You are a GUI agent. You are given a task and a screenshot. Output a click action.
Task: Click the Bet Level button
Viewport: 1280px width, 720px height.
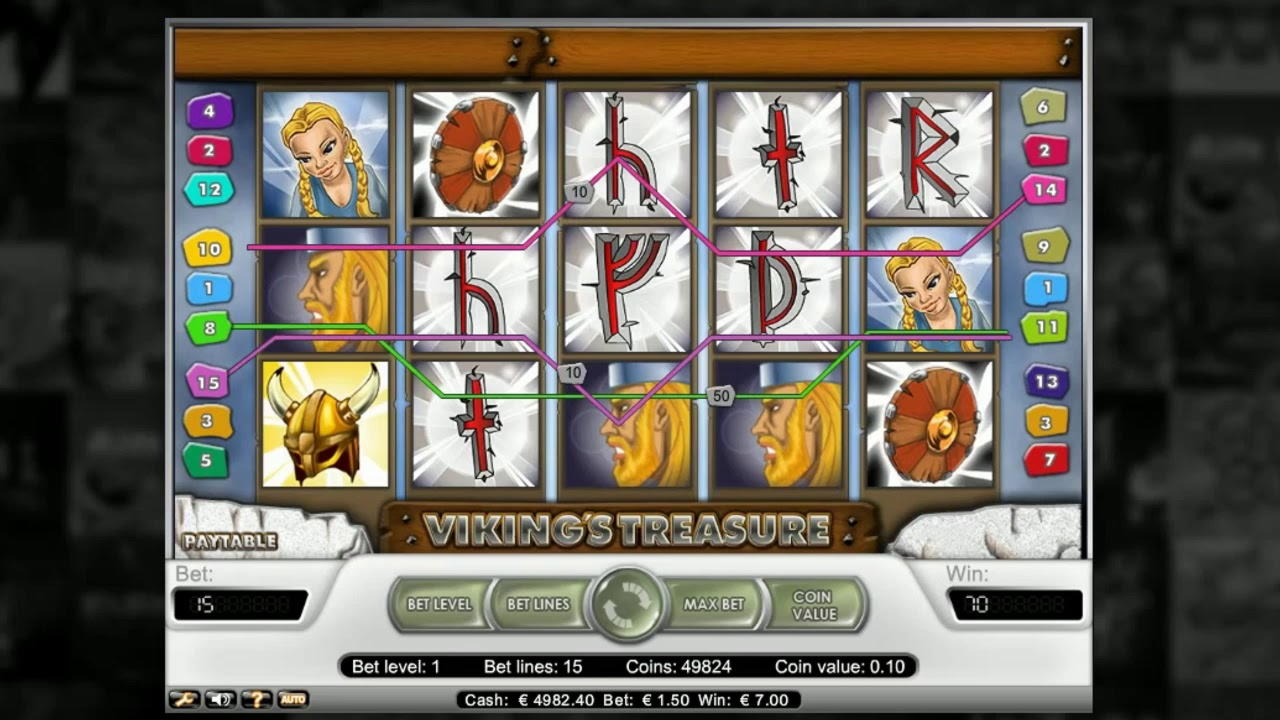pyautogui.click(x=439, y=604)
